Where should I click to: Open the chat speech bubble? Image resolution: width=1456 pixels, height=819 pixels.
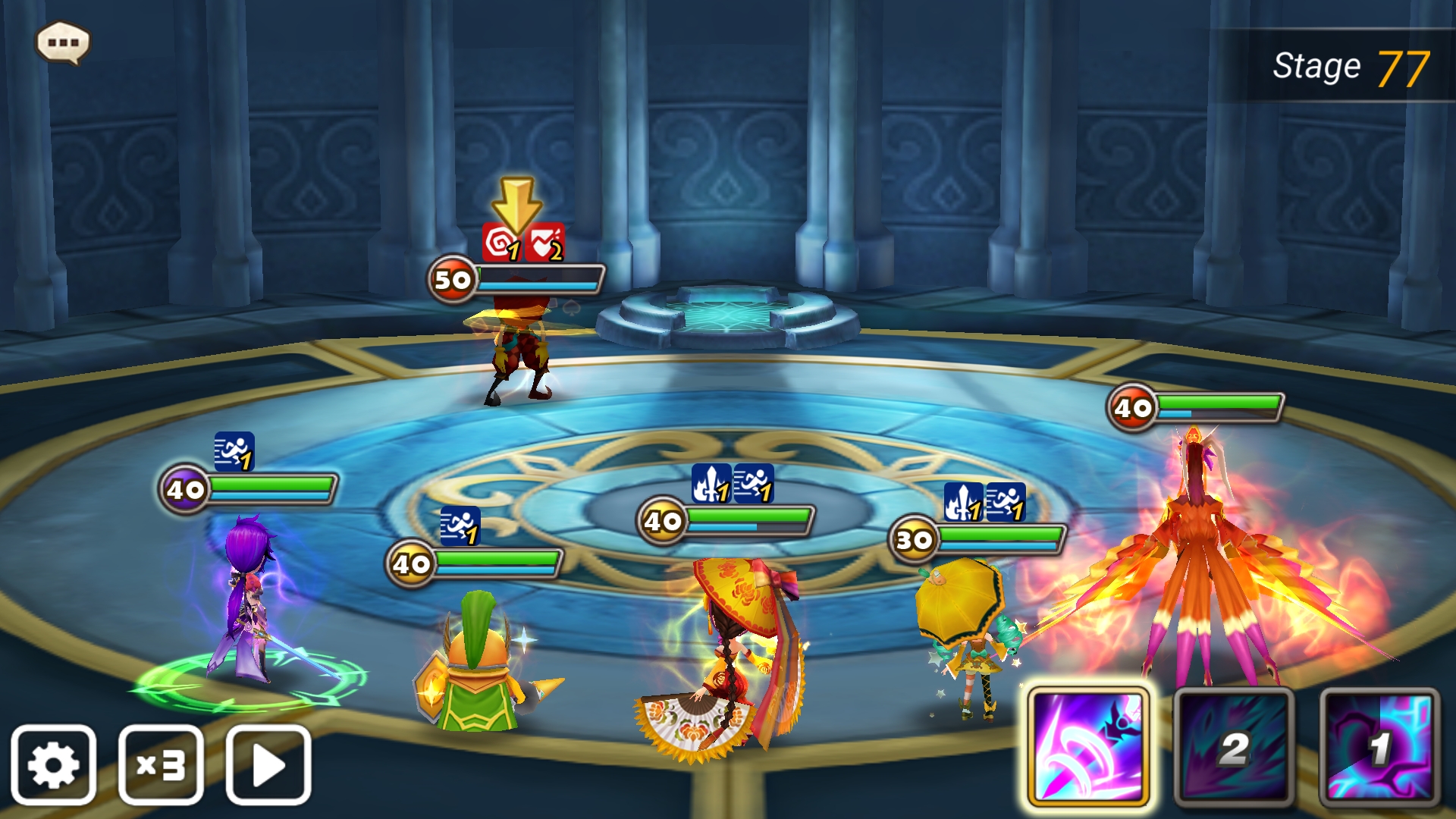point(63,42)
